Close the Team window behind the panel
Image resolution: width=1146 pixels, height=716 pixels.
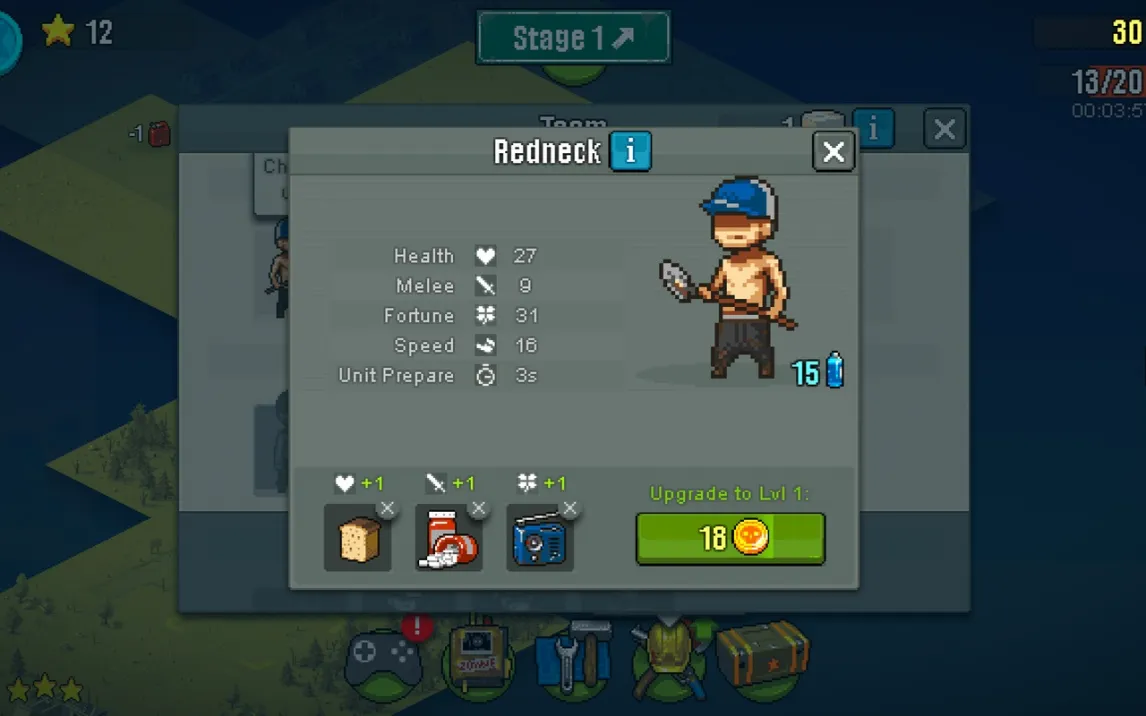point(944,129)
